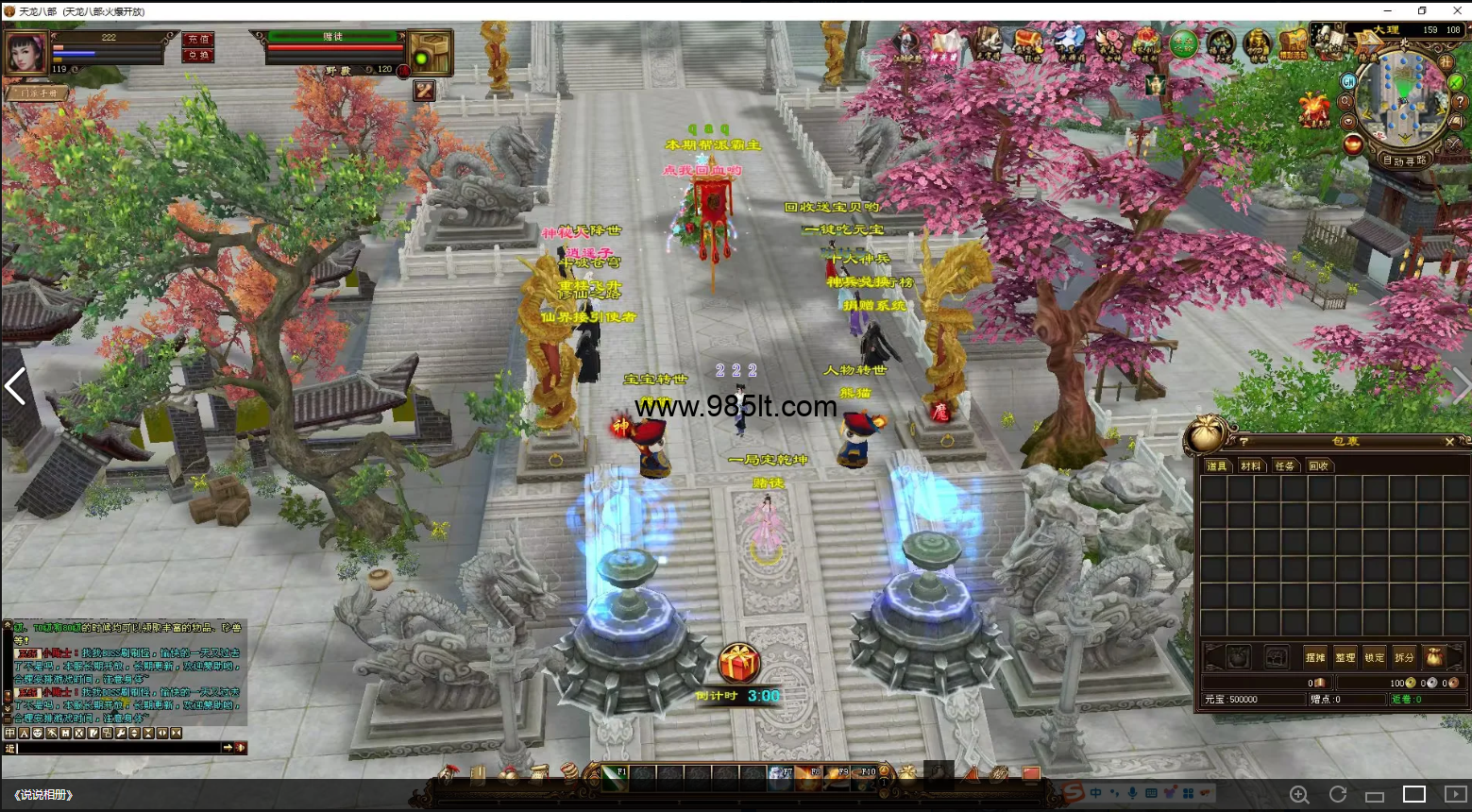
Task: Switch to the 材料 materials tab
Action: coord(1251,466)
